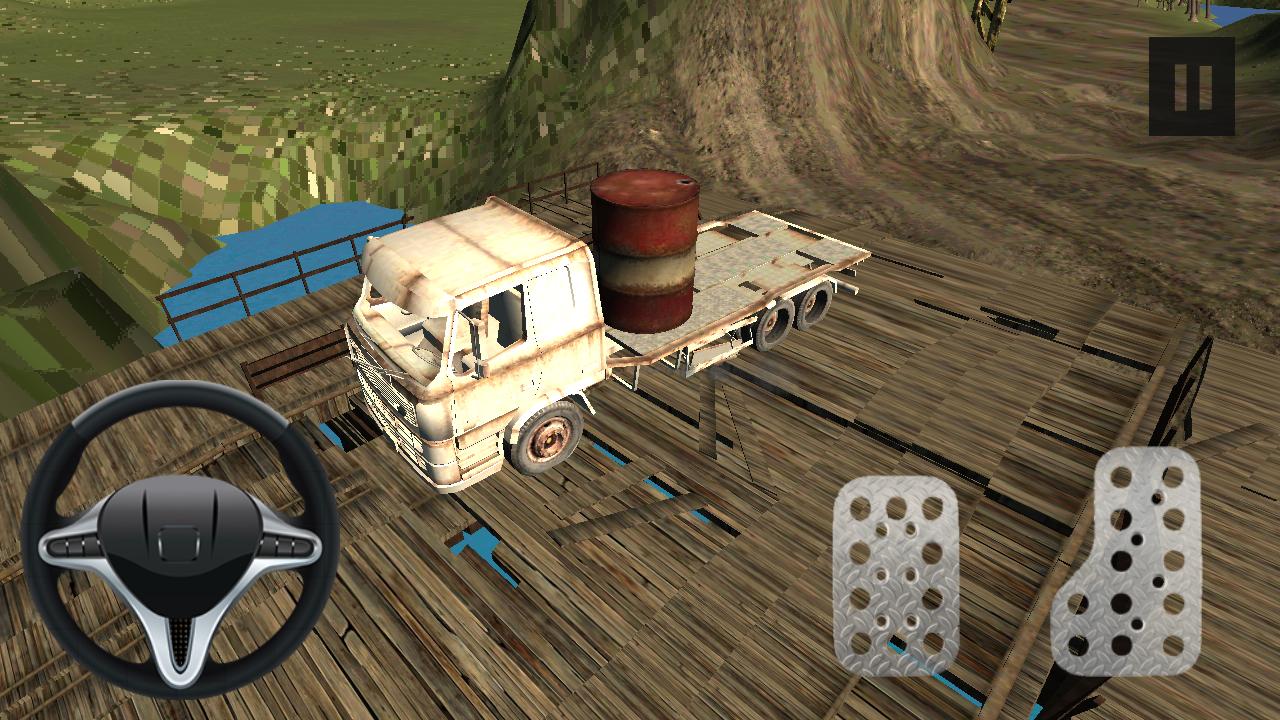The height and width of the screenshot is (720, 1280).
Task: Click the truck's front wheel
Action: pyautogui.click(x=548, y=435)
